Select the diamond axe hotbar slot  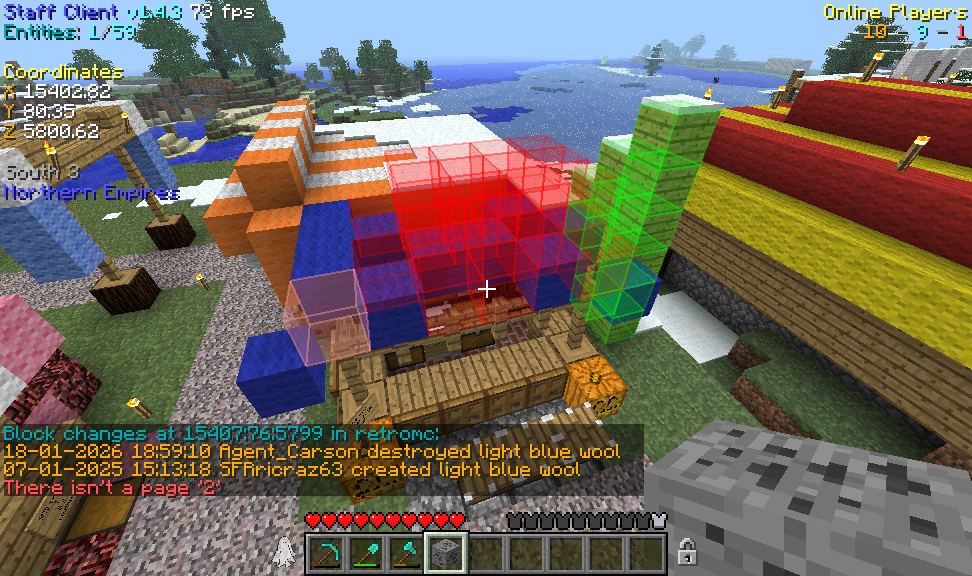coord(406,553)
